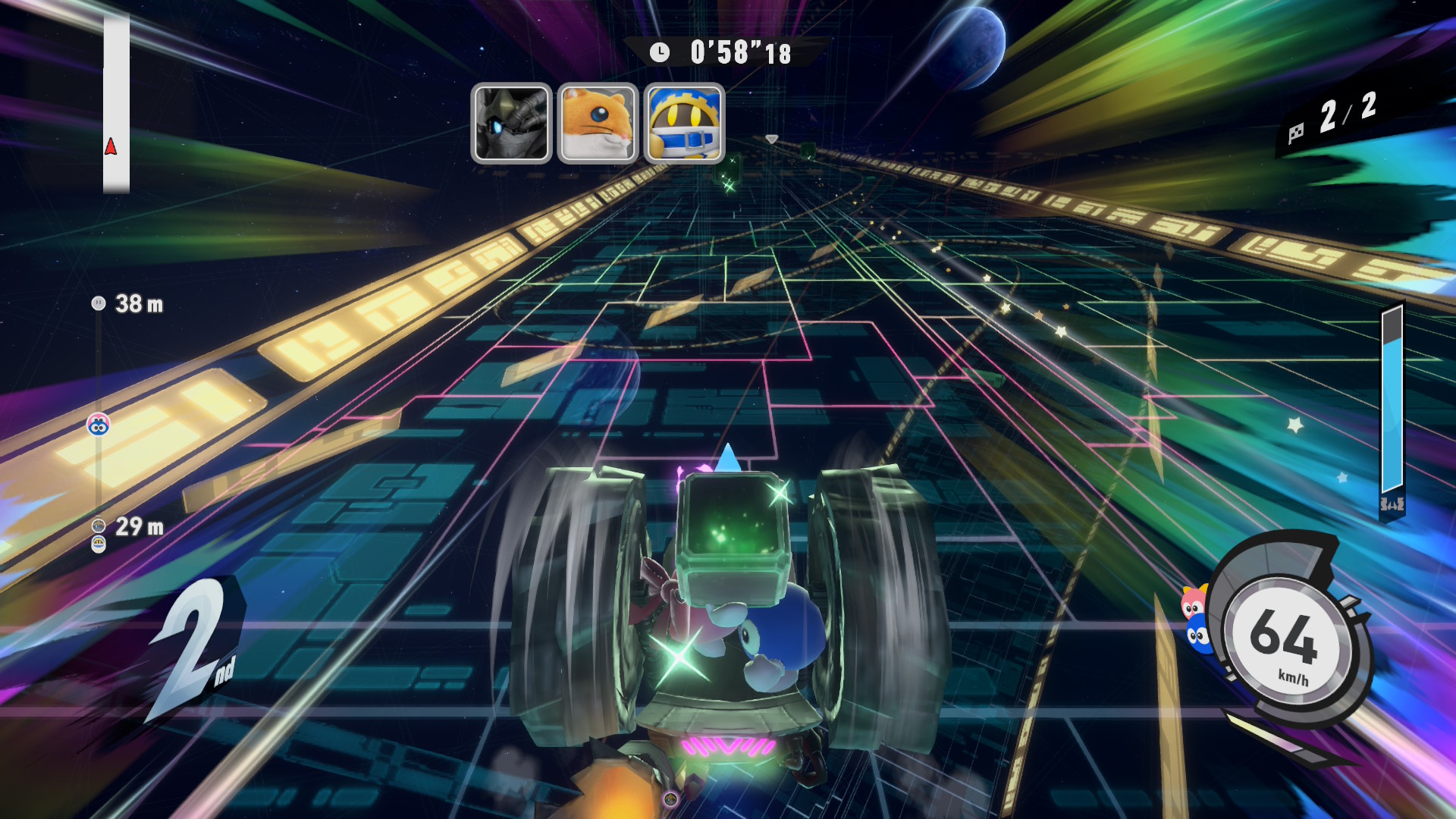Image resolution: width=1456 pixels, height=819 pixels.
Task: Choose the blue-hooded Magolor portrait
Action: point(684,123)
